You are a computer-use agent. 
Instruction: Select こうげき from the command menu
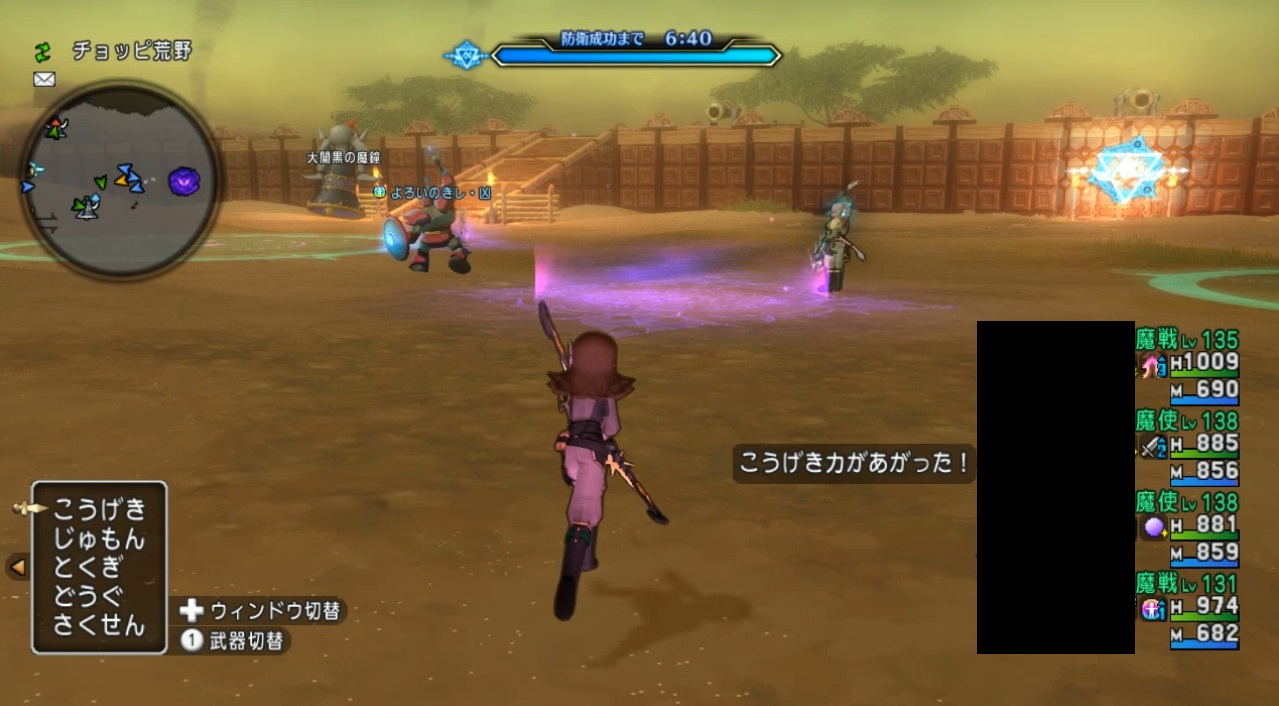click(x=99, y=509)
